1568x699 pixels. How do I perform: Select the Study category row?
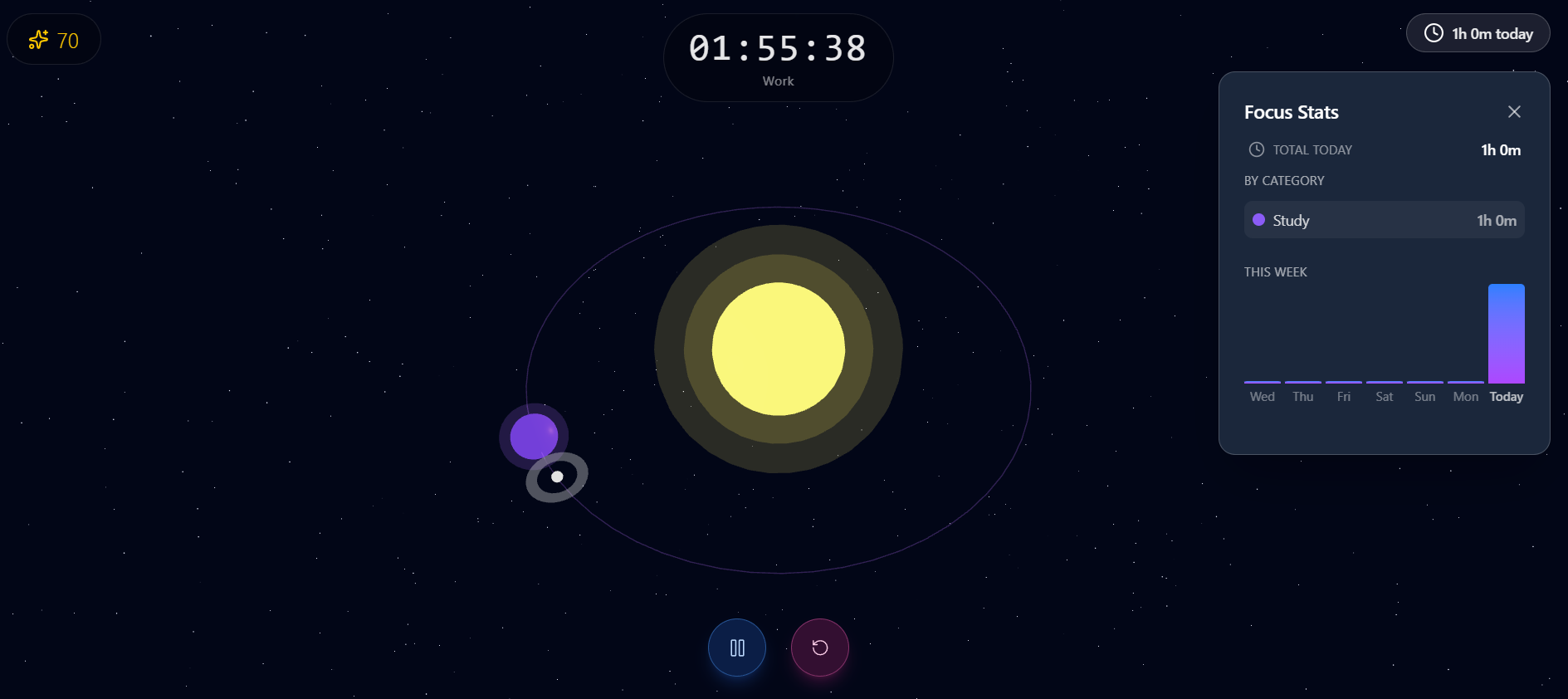1384,220
